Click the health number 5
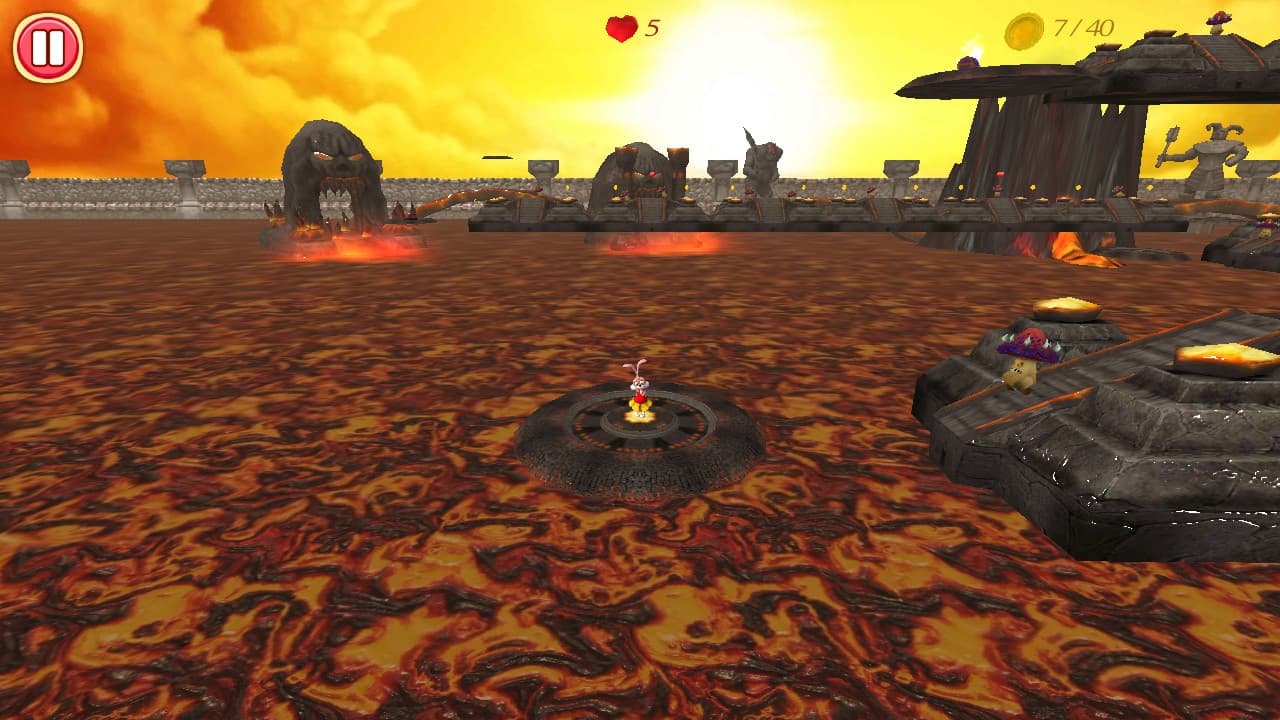 pos(651,28)
